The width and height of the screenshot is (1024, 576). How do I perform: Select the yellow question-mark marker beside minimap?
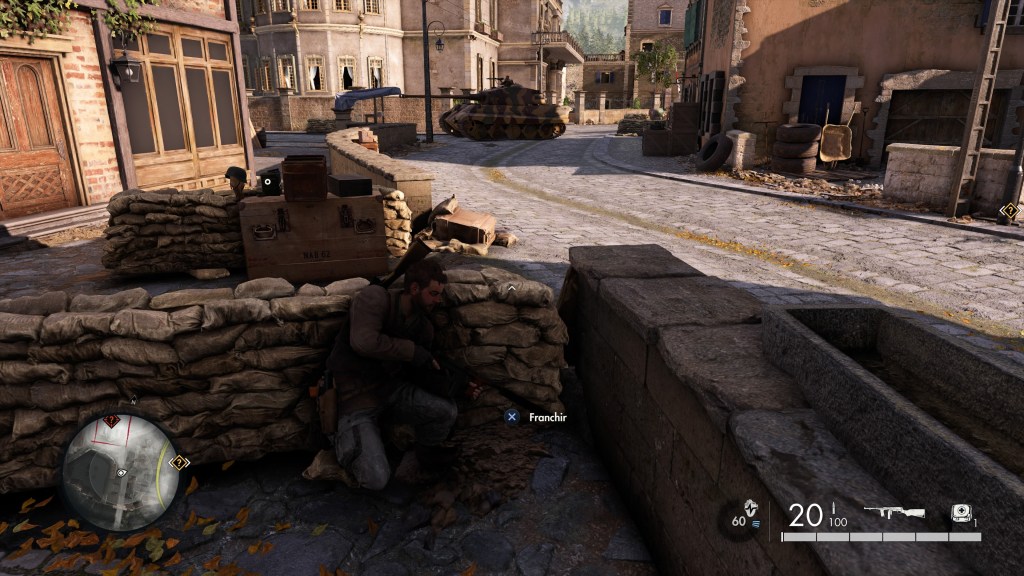click(179, 462)
